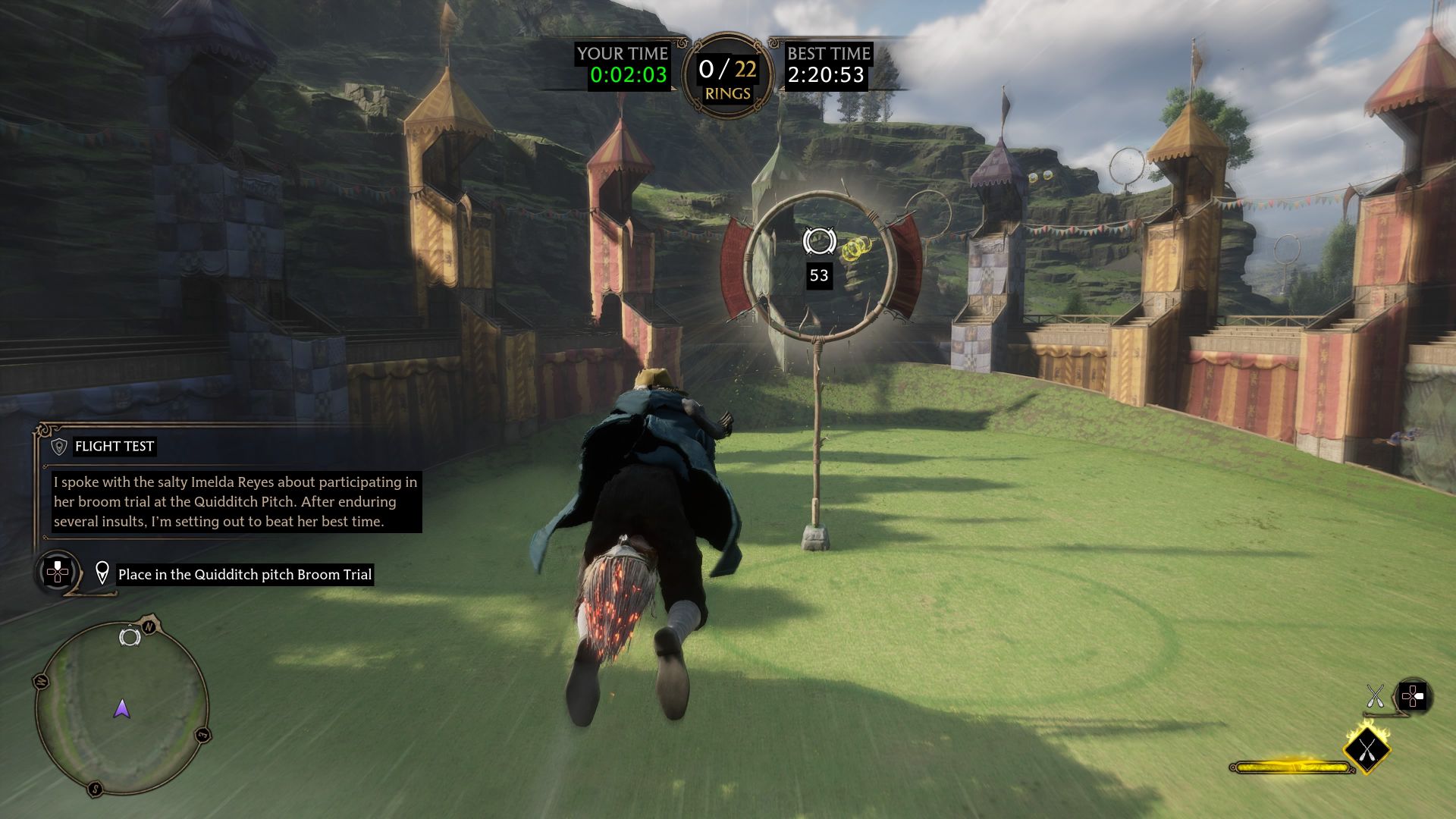This screenshot has height=819, width=1456.
Task: Click the FLIGHT TEST quest title
Action: tap(114, 446)
